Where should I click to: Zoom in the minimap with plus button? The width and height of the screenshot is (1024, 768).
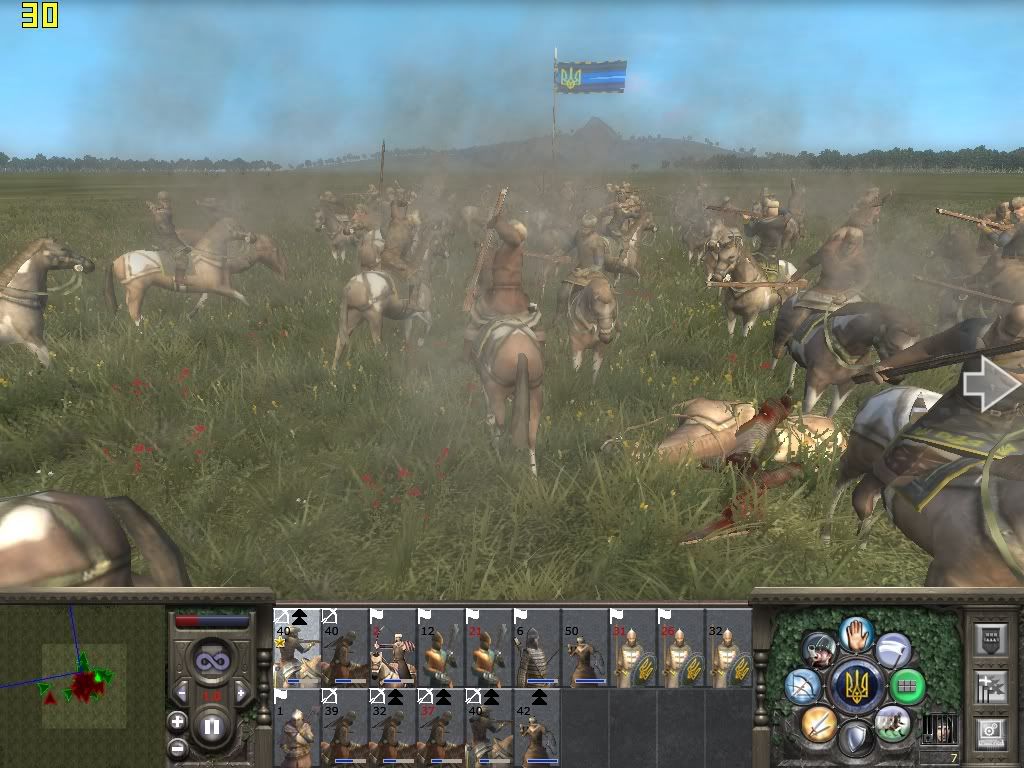pyautogui.click(x=178, y=722)
